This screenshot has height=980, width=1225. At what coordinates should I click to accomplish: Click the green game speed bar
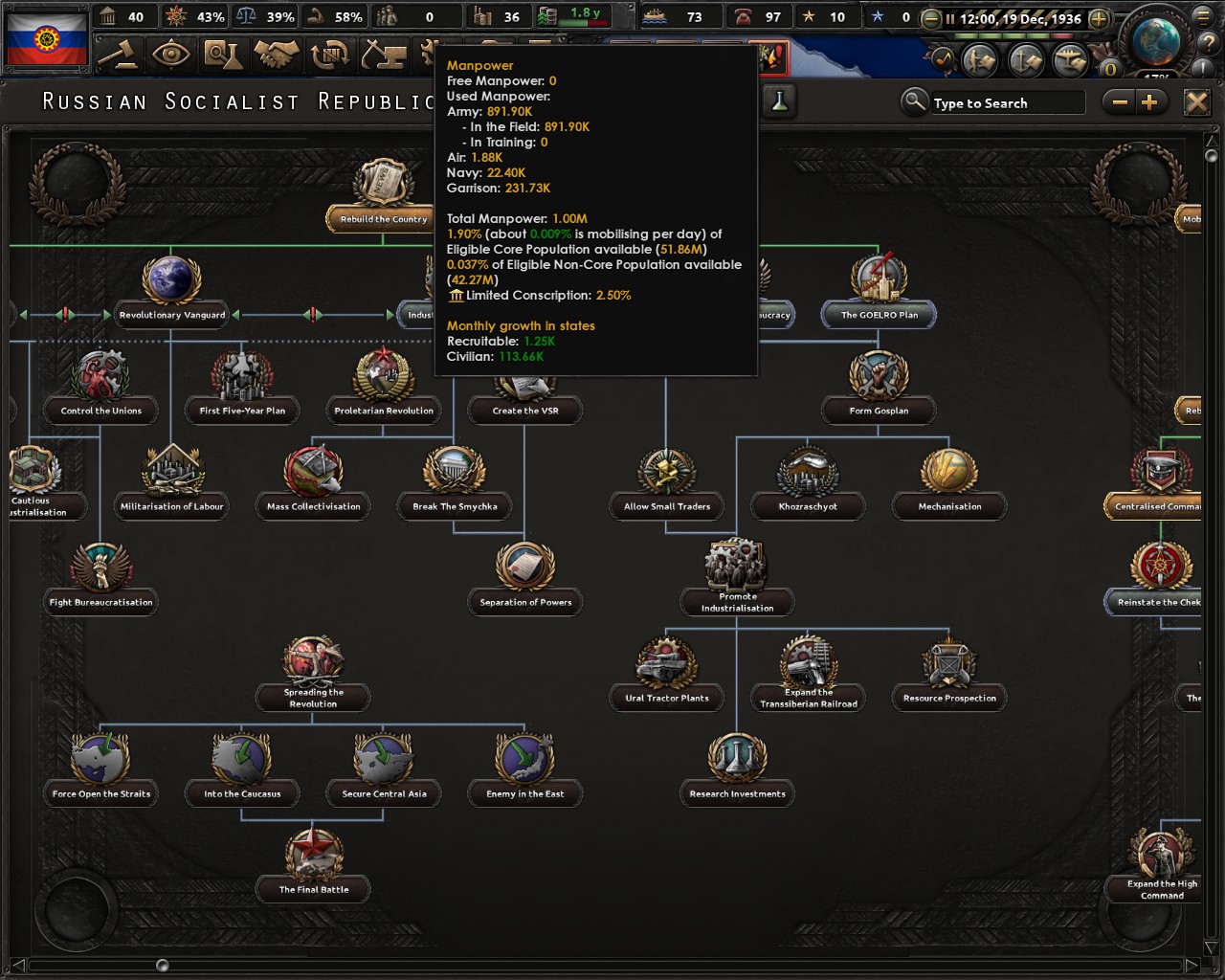pos(1002,36)
